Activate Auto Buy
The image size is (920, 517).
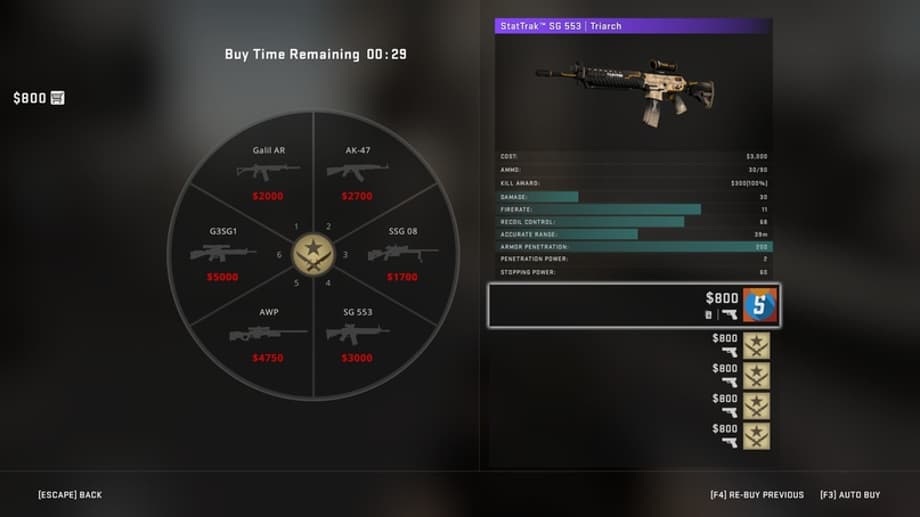click(850, 495)
